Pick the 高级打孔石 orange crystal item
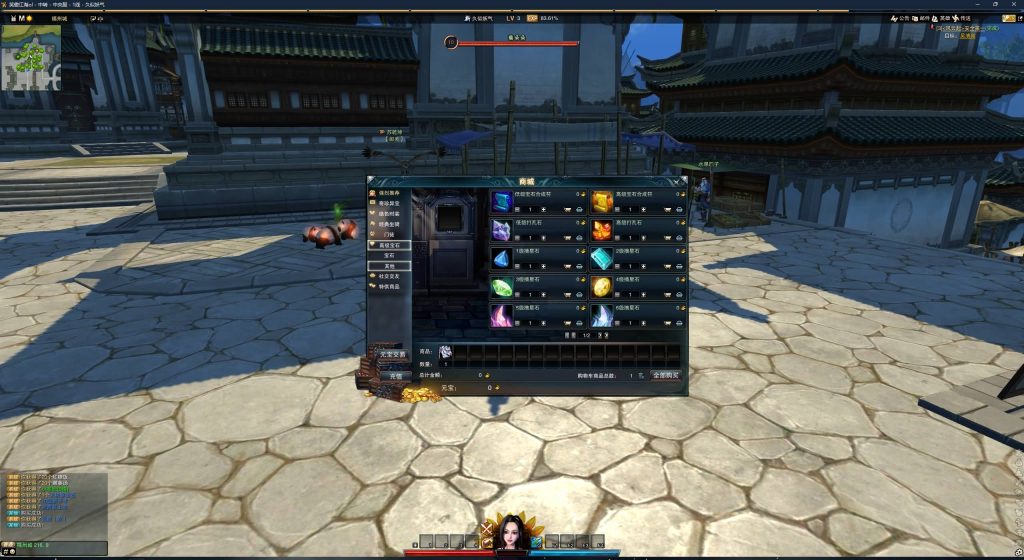Viewport: 1024px width, 560px height. point(601,230)
